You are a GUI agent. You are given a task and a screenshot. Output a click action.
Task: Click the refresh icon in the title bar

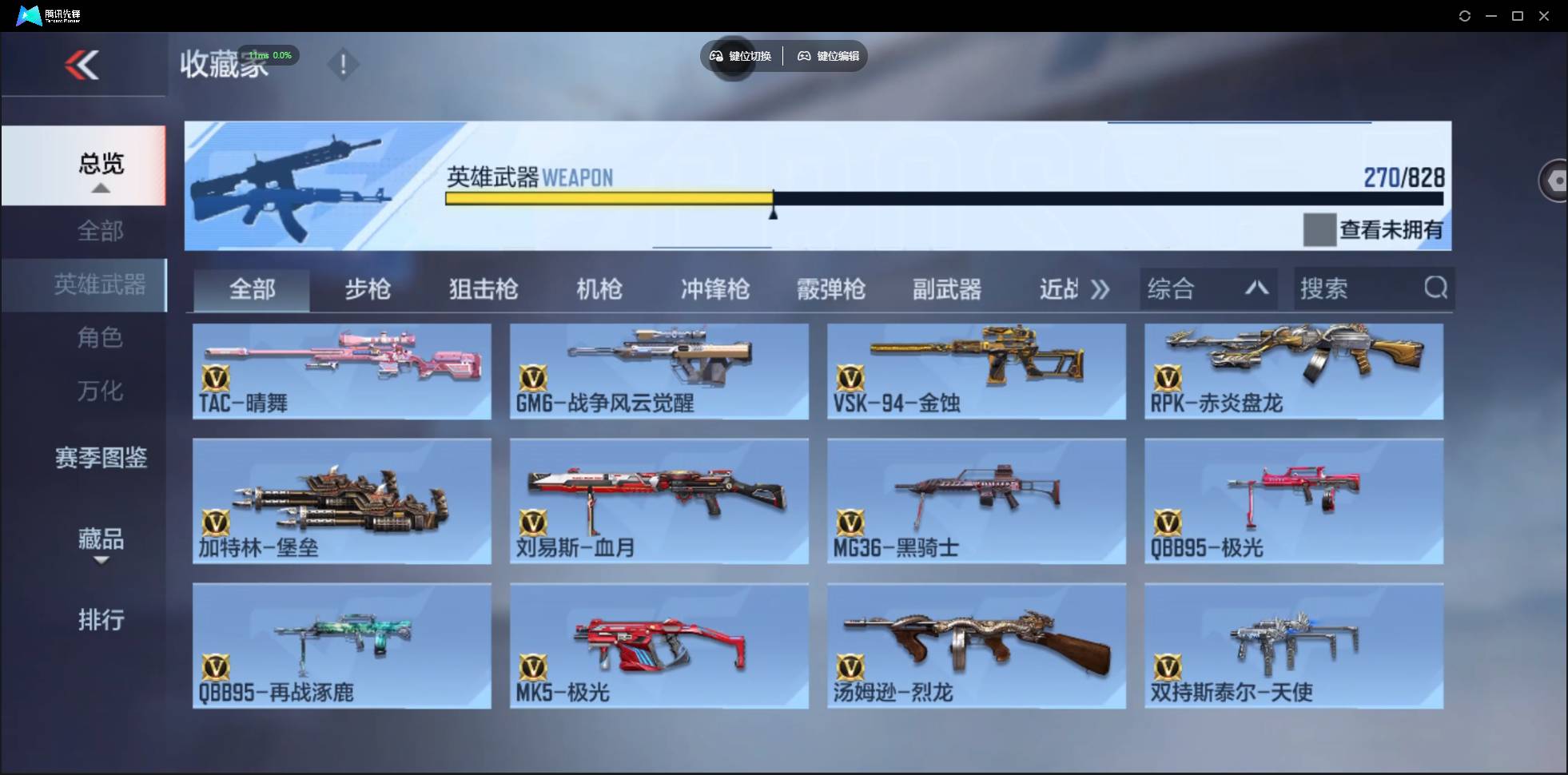pyautogui.click(x=1466, y=15)
